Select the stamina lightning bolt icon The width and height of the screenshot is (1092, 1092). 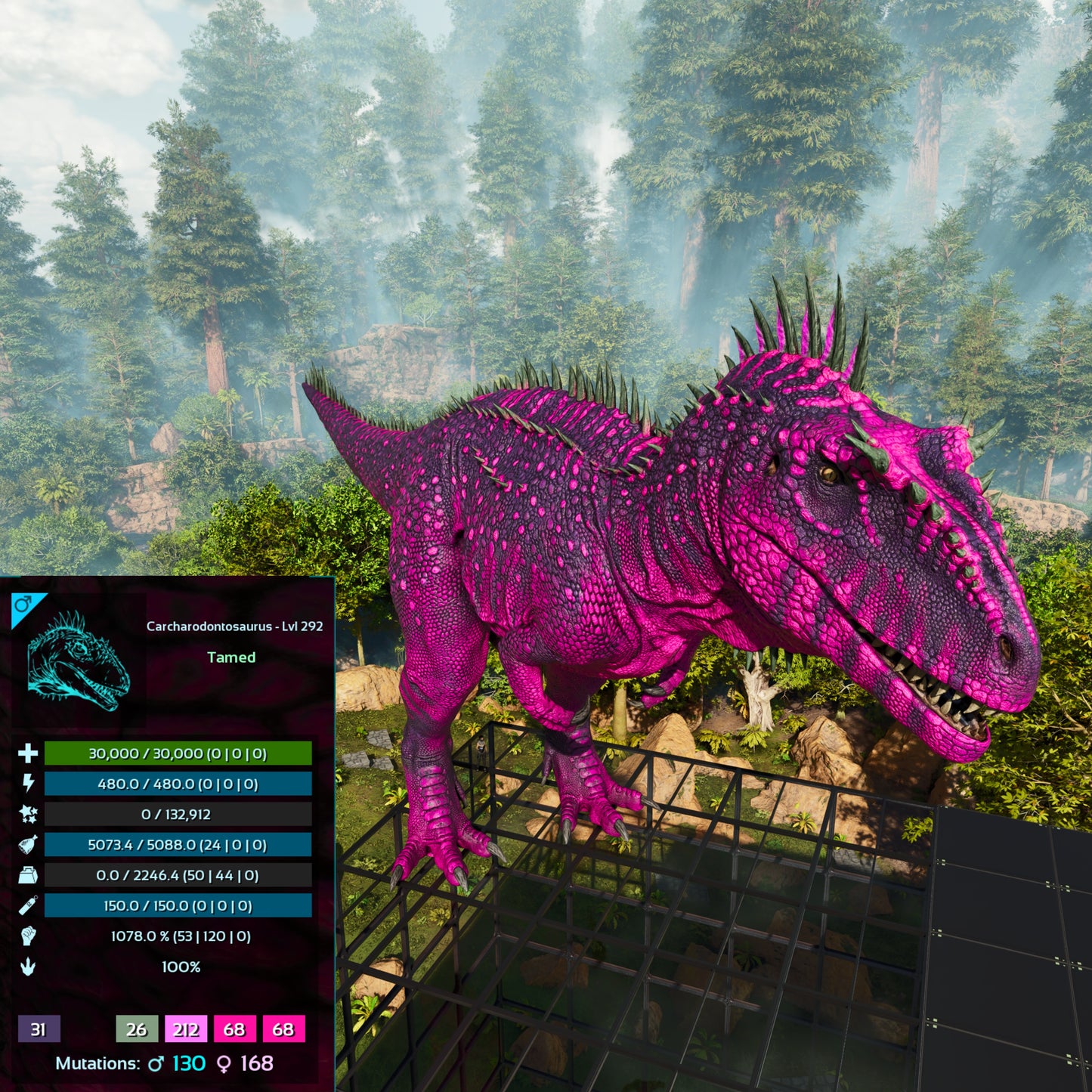coord(28,784)
